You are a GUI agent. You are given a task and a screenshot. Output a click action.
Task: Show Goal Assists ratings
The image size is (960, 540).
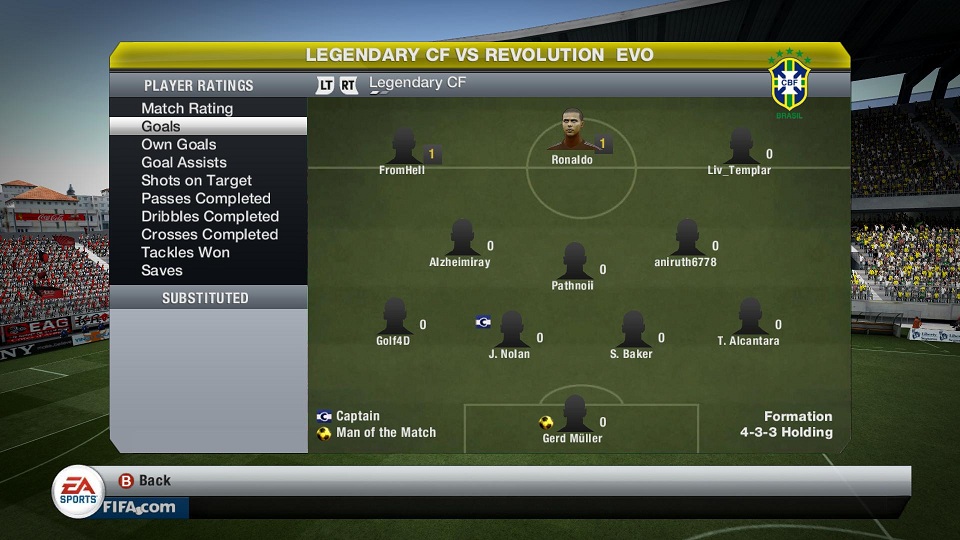coord(184,162)
